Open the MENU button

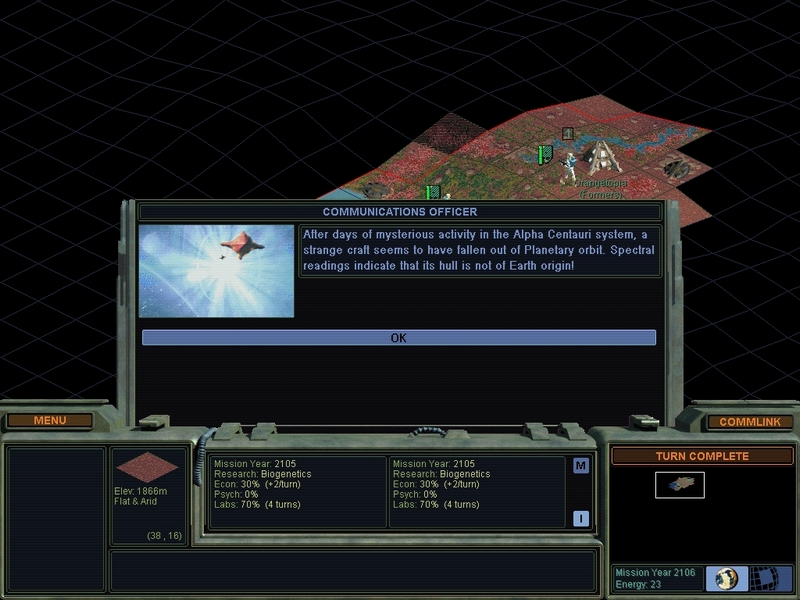coord(50,421)
